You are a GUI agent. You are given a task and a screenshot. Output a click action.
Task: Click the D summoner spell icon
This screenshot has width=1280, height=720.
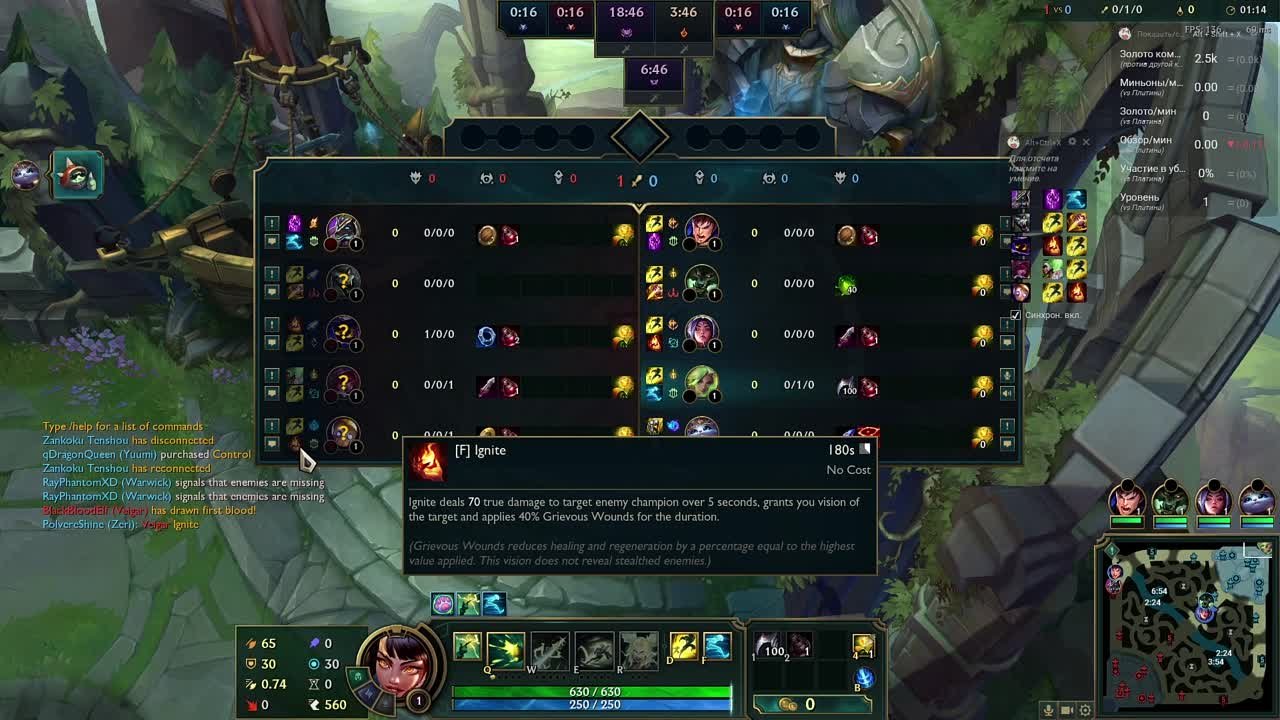coord(684,647)
